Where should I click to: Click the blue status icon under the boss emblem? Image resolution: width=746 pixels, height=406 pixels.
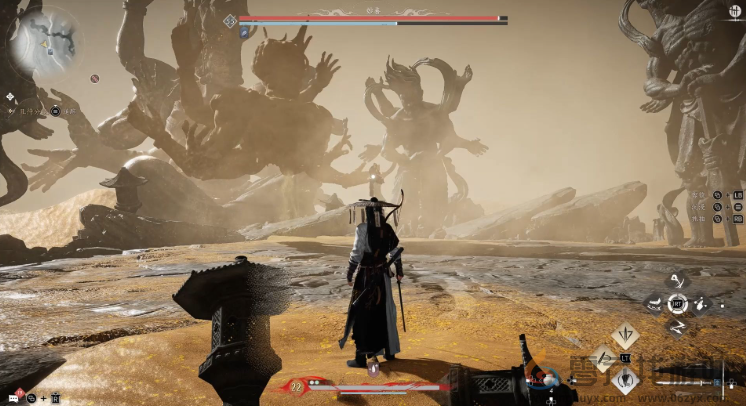(244, 32)
